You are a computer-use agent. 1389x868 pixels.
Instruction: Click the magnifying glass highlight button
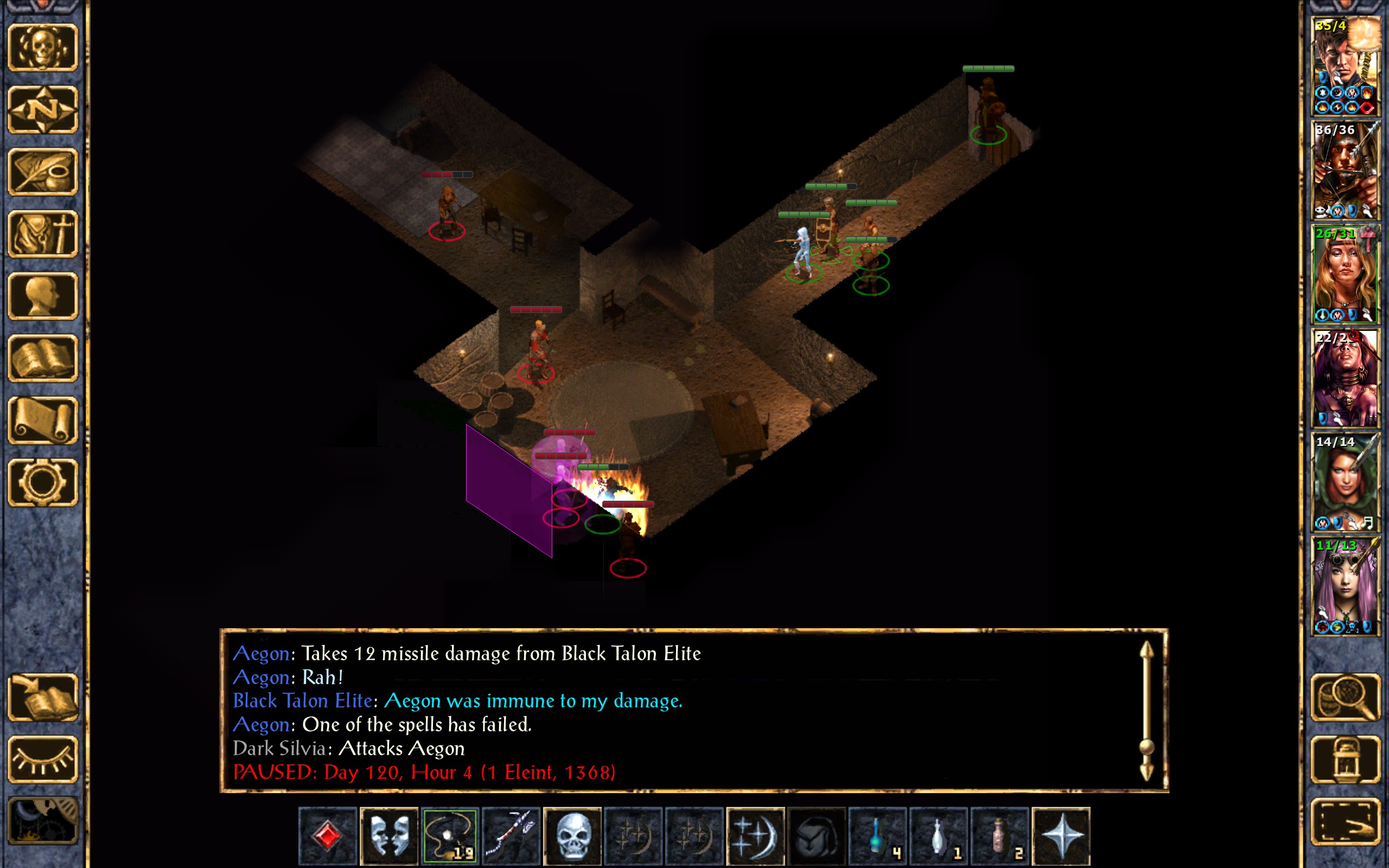coord(1345,697)
